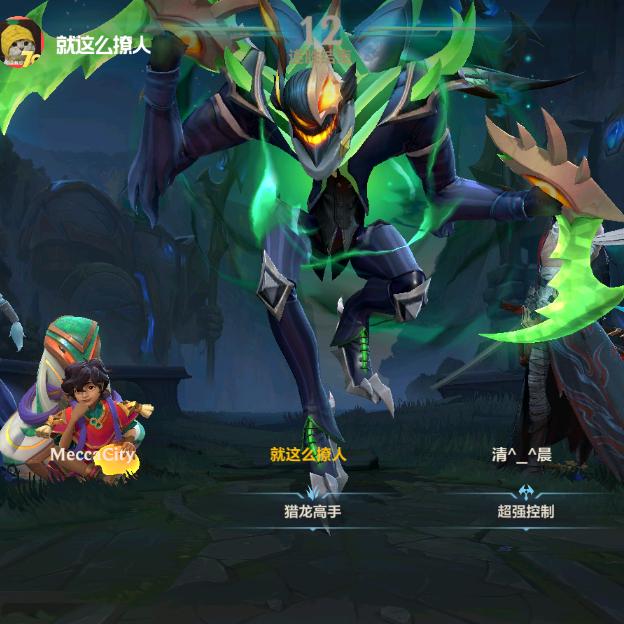Select the 超强控制 player tag

point(525,510)
